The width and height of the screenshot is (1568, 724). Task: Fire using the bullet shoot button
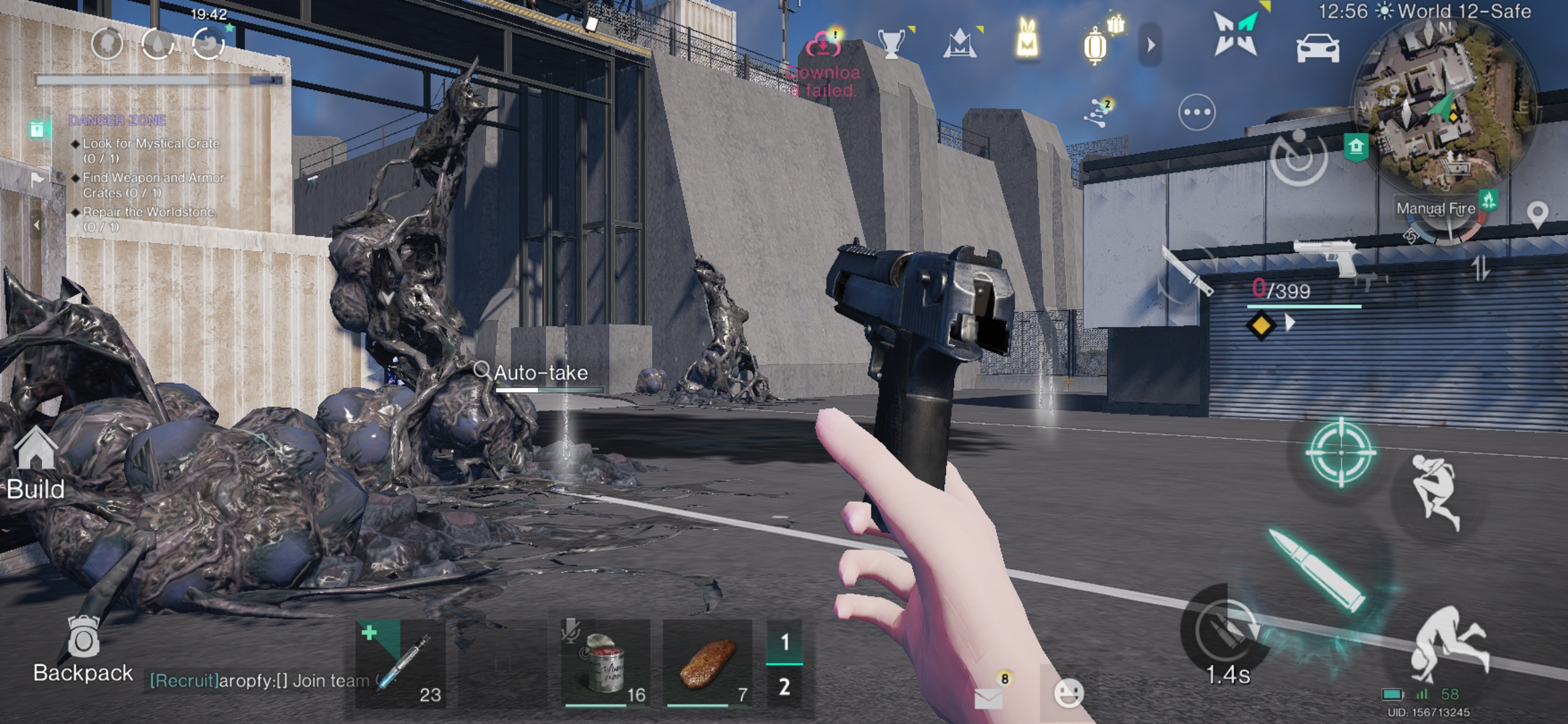tap(1318, 570)
